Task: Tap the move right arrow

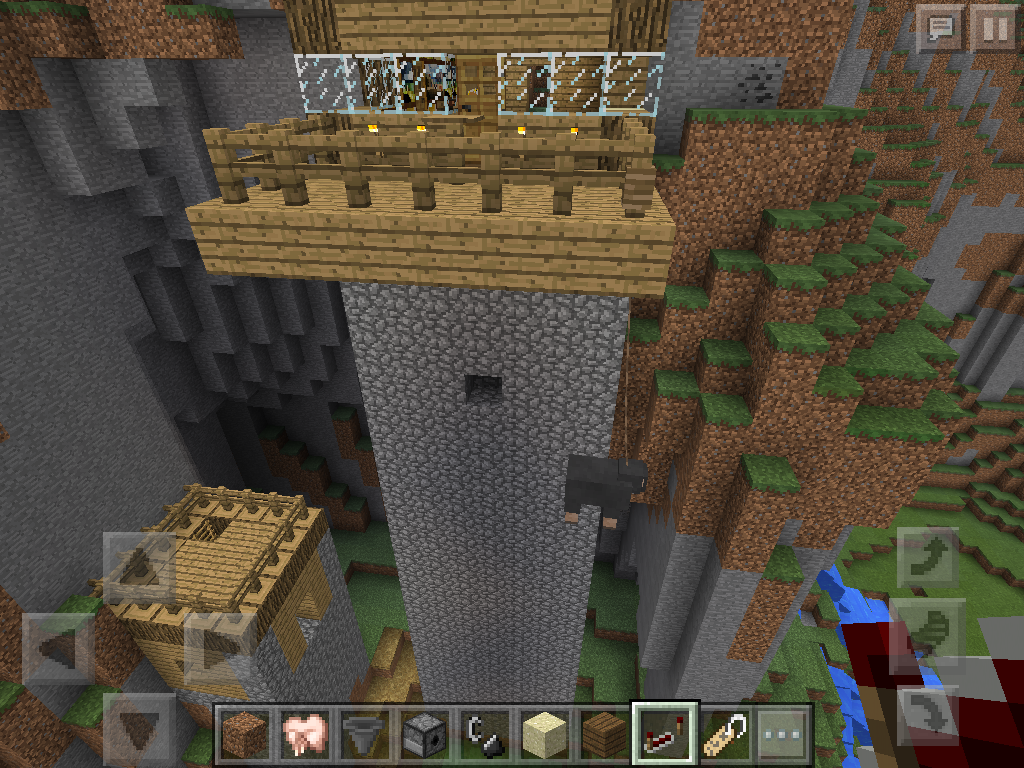Action: click(x=218, y=647)
